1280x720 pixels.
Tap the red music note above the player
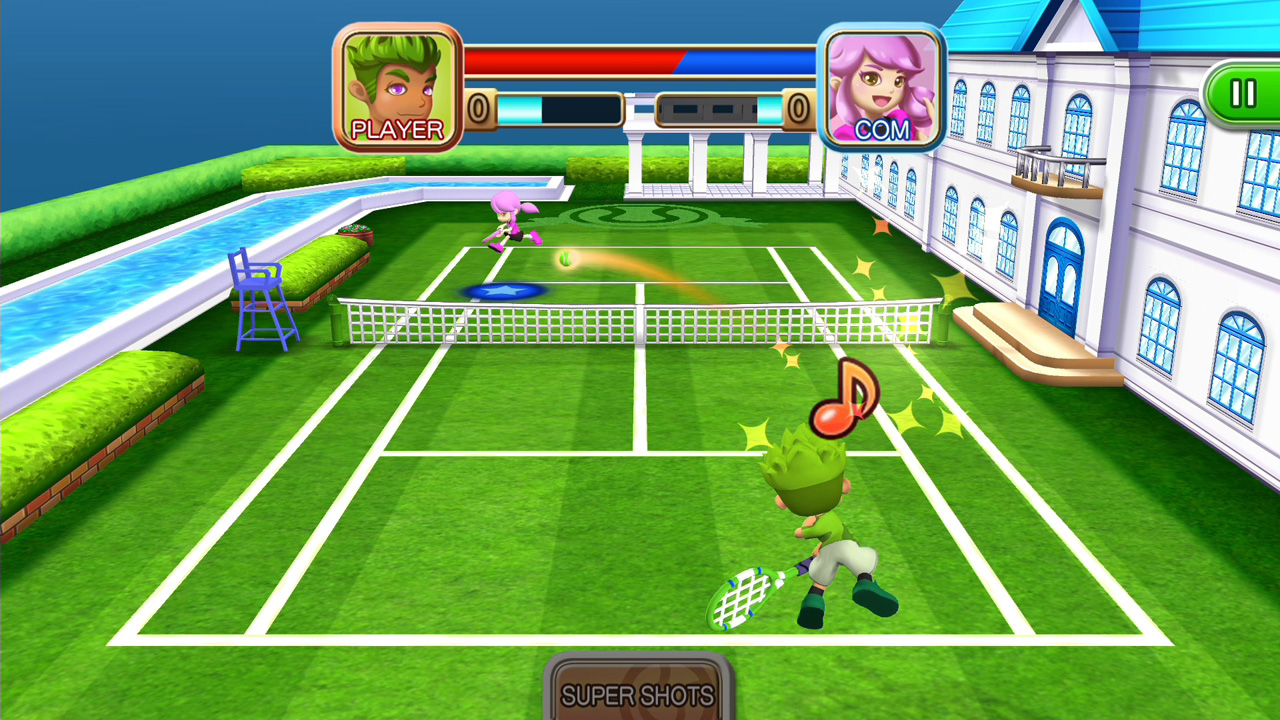(x=845, y=400)
